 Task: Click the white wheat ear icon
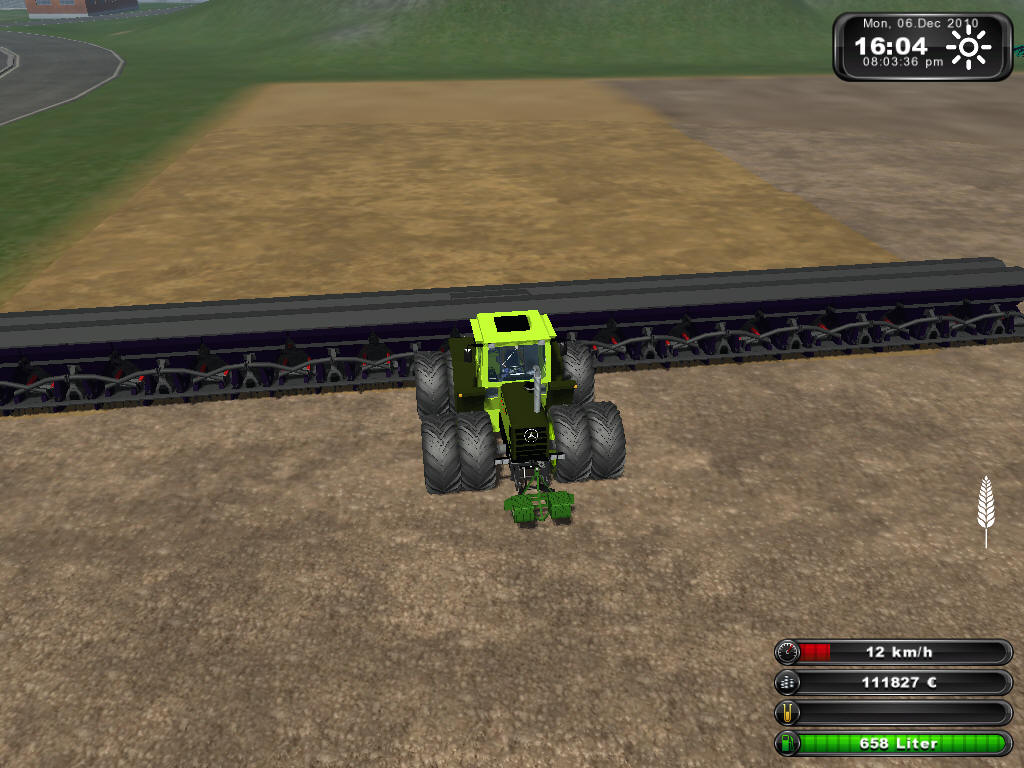coord(986,508)
